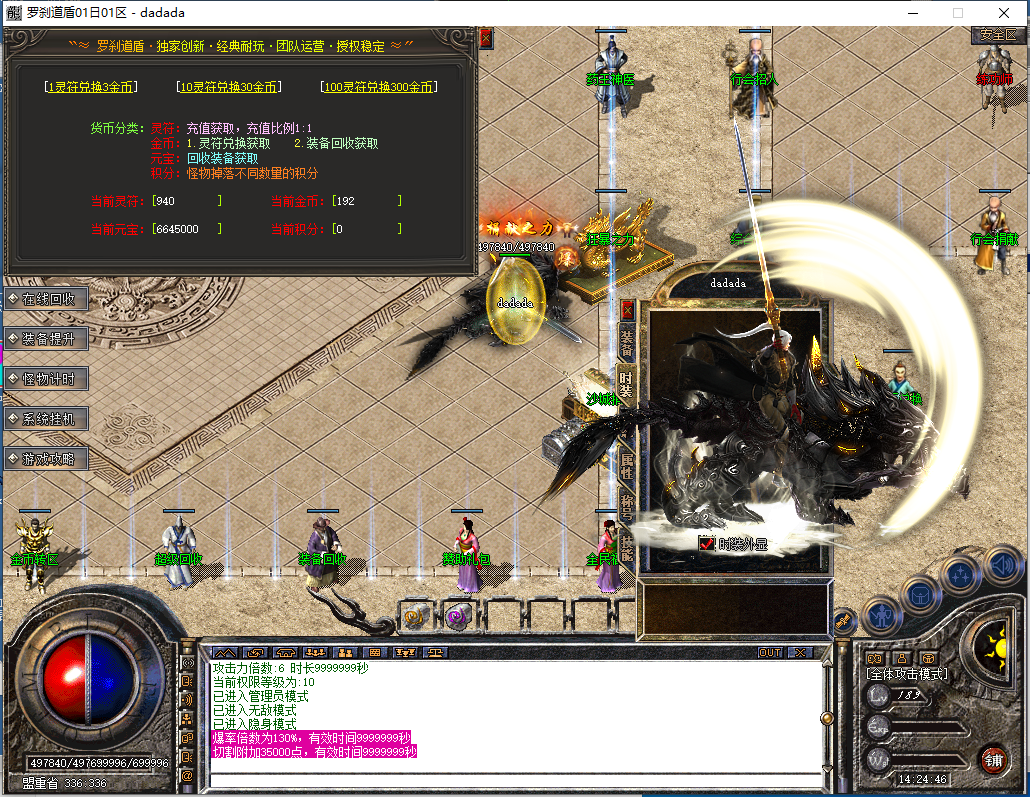The height and width of the screenshot is (797, 1030).
Task: Click the OUT button above the chat
Action: (x=769, y=652)
